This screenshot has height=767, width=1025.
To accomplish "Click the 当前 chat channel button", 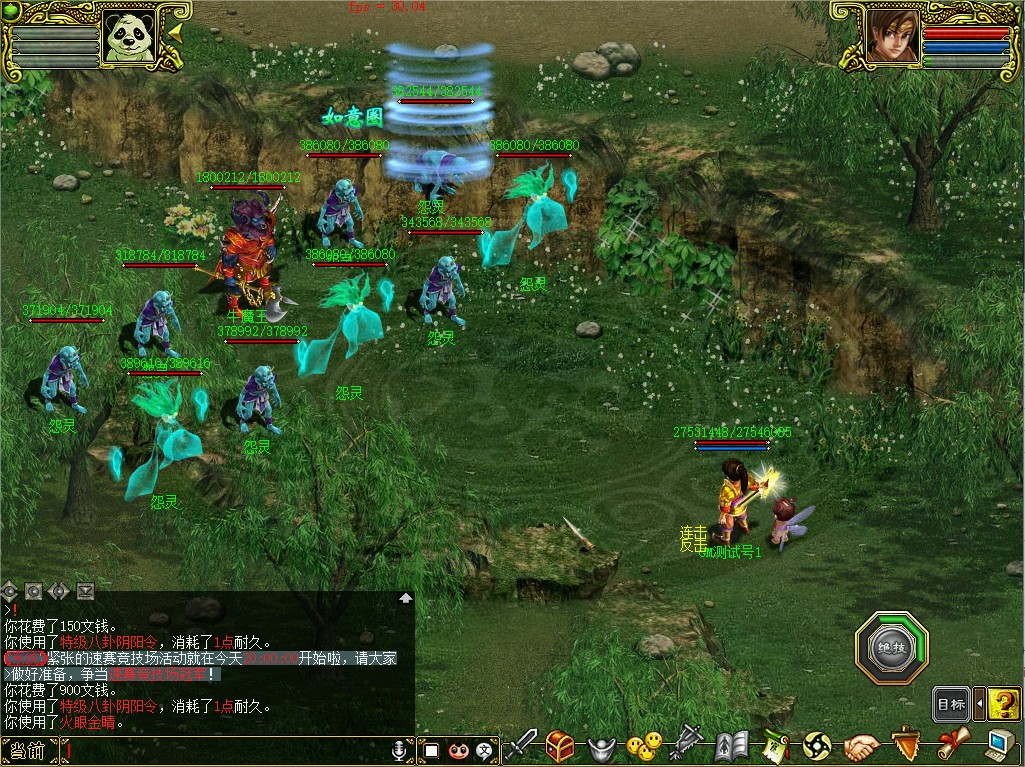I will pyautogui.click(x=28, y=751).
